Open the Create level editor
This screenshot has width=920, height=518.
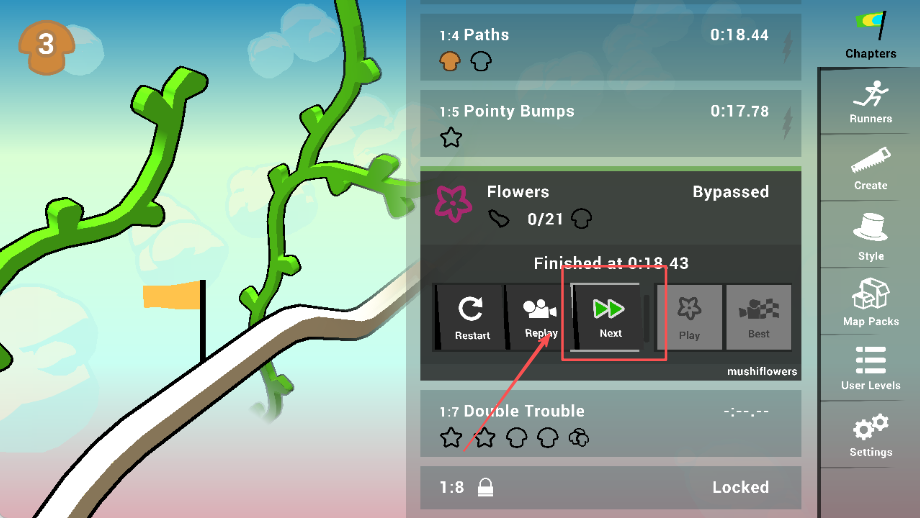[x=870, y=168]
